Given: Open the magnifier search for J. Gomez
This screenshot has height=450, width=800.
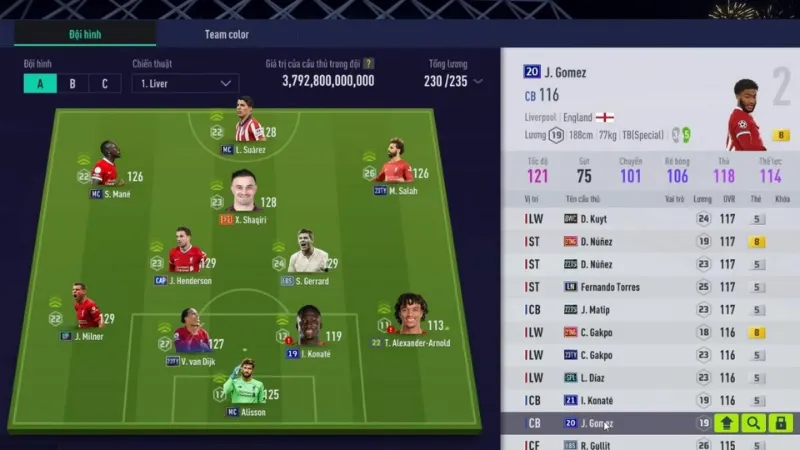Looking at the screenshot, I should click(753, 423).
